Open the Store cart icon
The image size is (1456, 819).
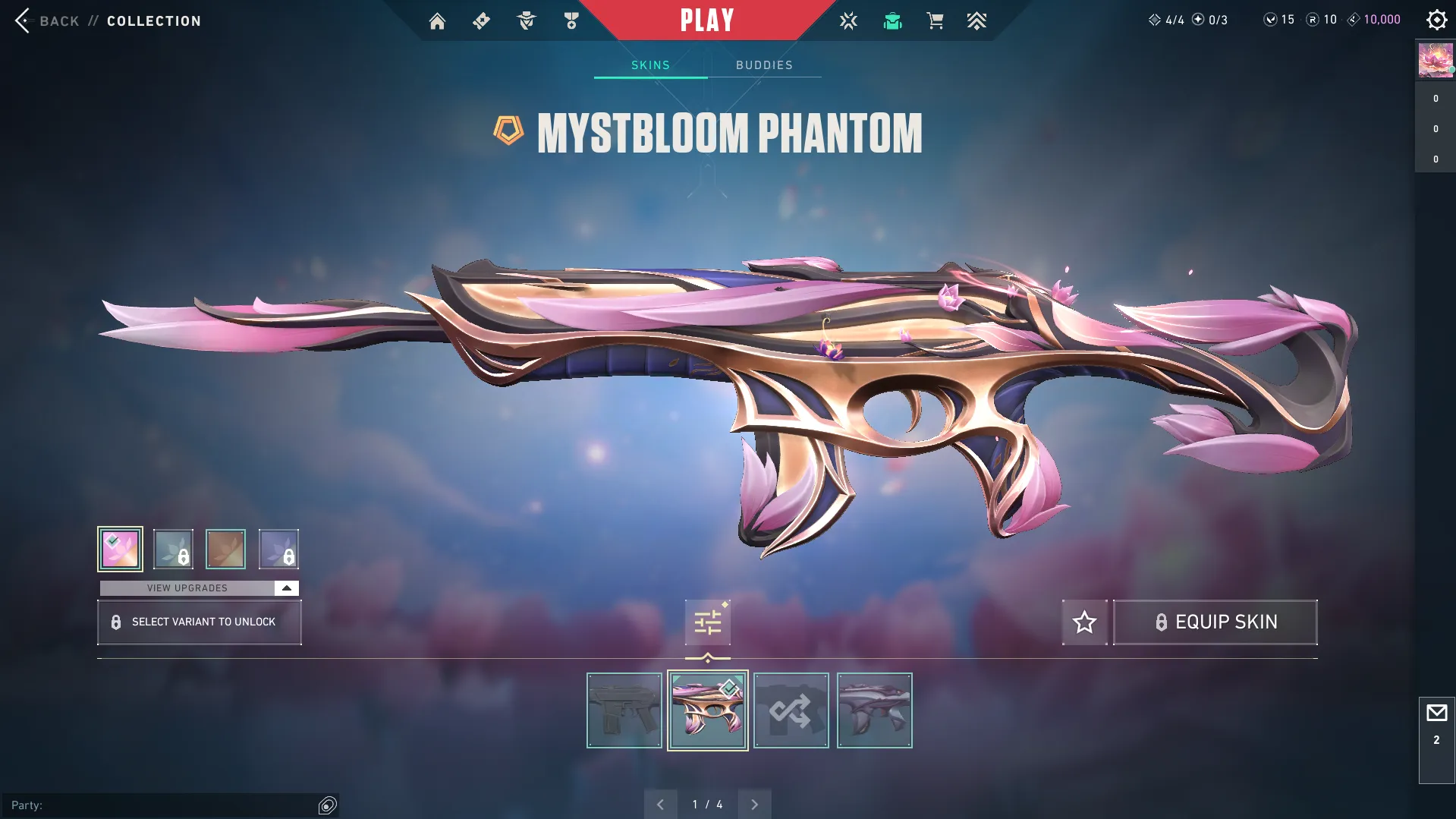point(935,20)
